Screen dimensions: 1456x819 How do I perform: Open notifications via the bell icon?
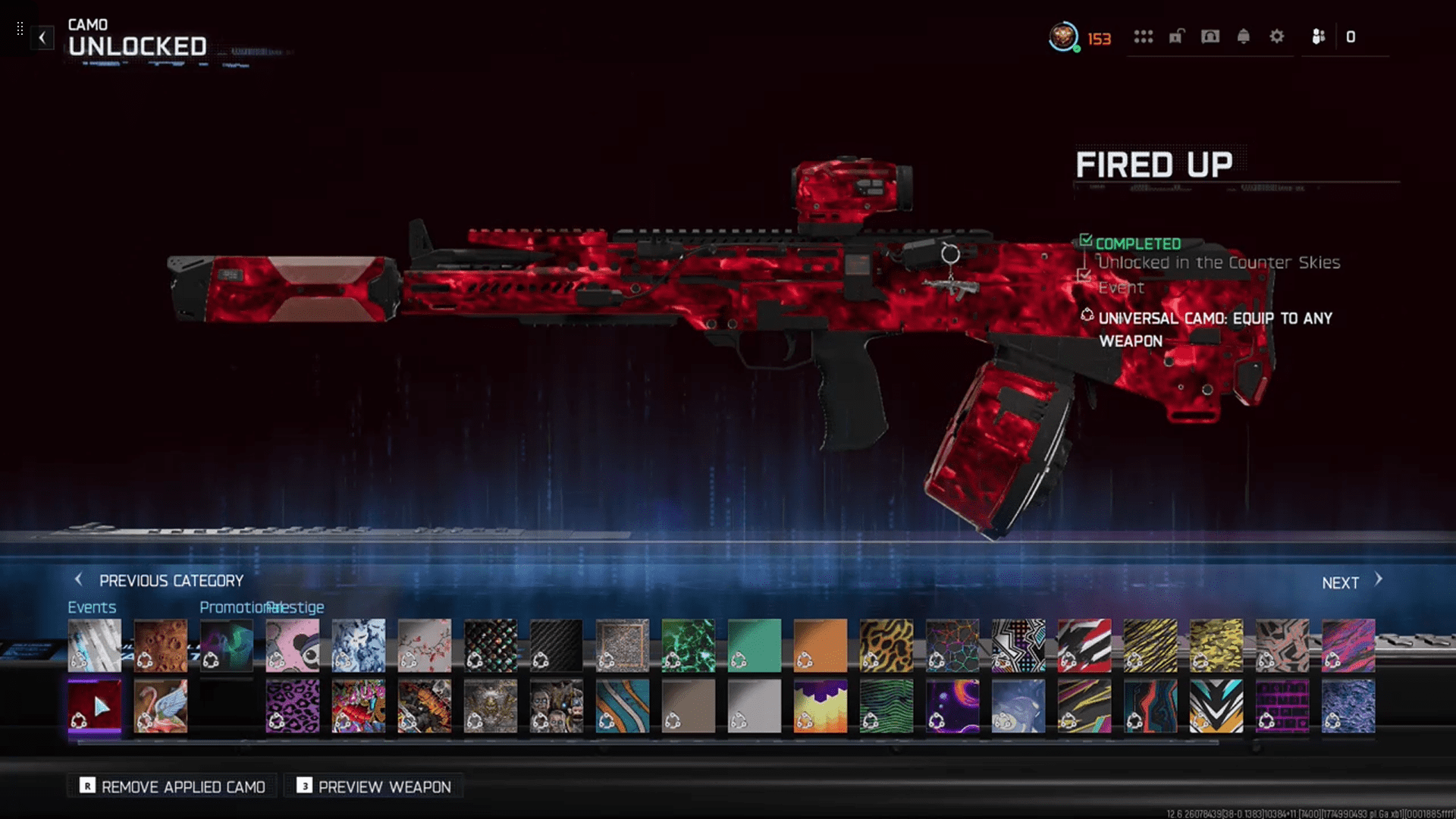(x=1244, y=36)
